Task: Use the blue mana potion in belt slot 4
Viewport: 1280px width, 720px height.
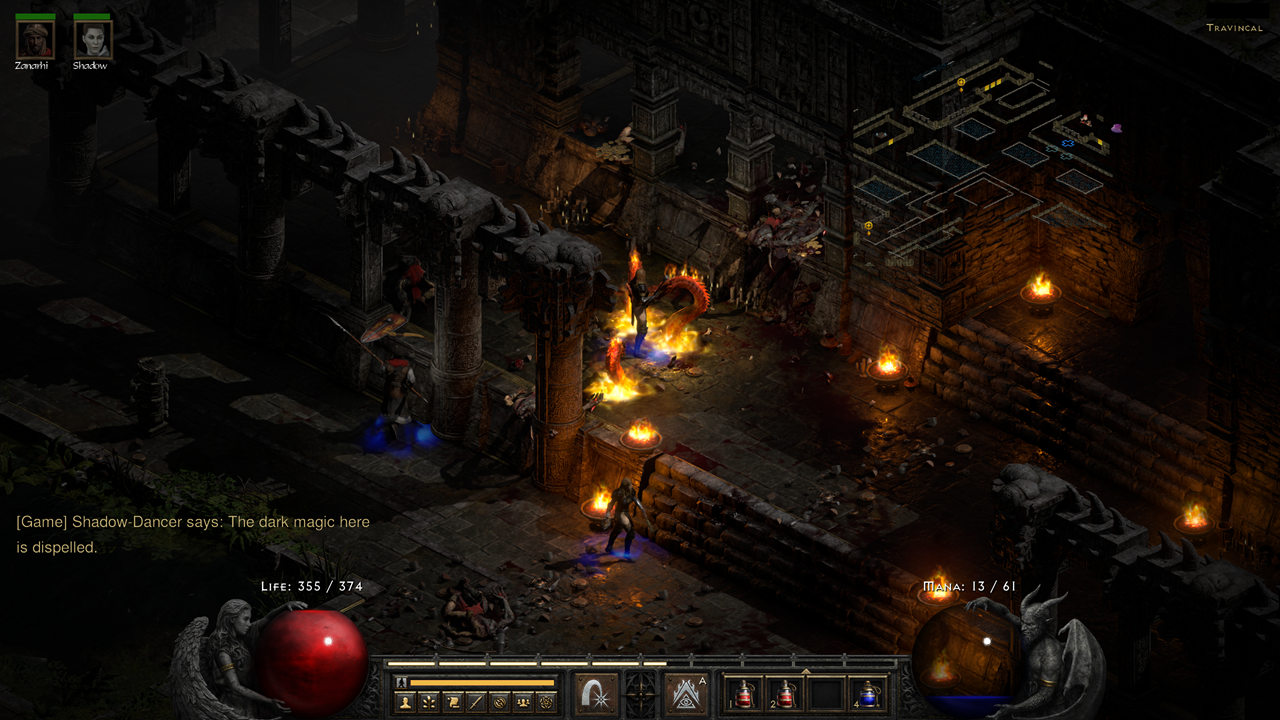Action: point(867,694)
